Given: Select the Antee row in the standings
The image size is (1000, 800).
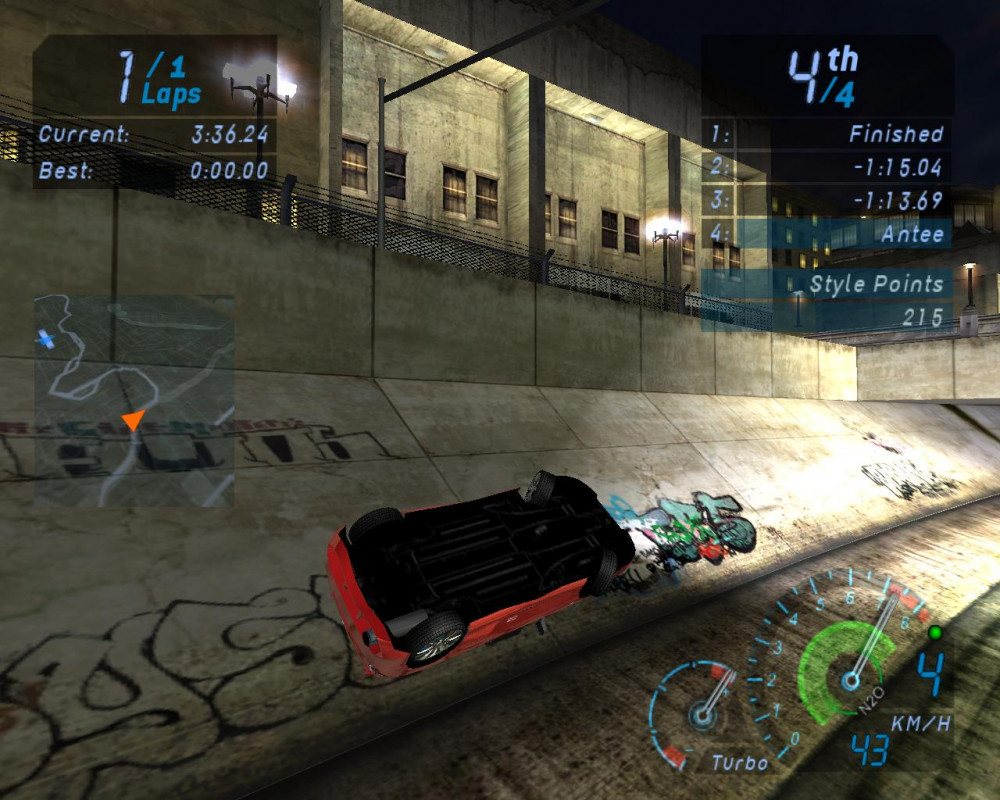Looking at the screenshot, I should click(x=826, y=234).
